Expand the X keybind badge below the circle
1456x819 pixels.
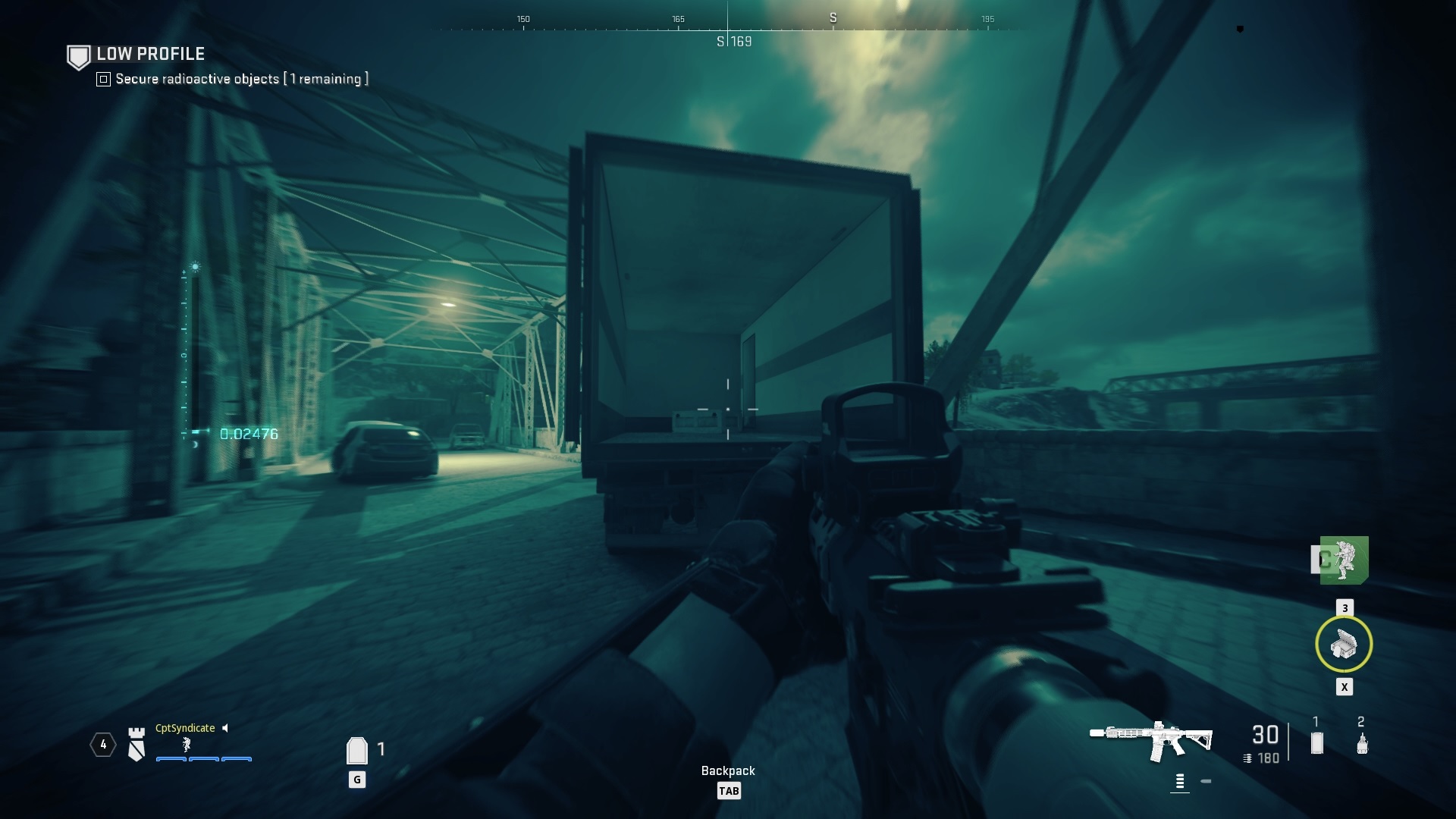pyautogui.click(x=1345, y=687)
